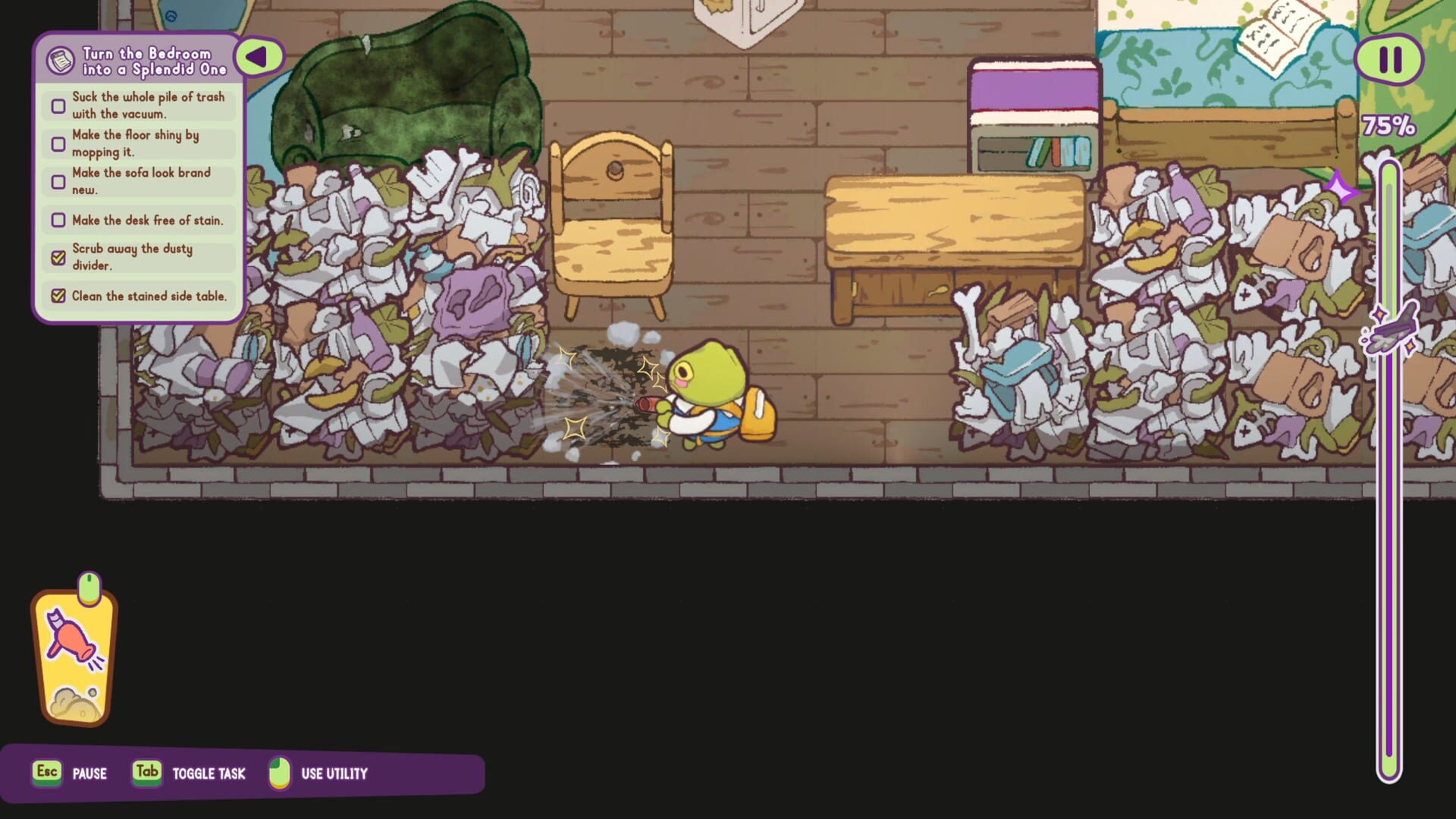This screenshot has height=819, width=1456.
Task: Uncheck 'Scrub away the dusty divider'
Action: pos(58,256)
